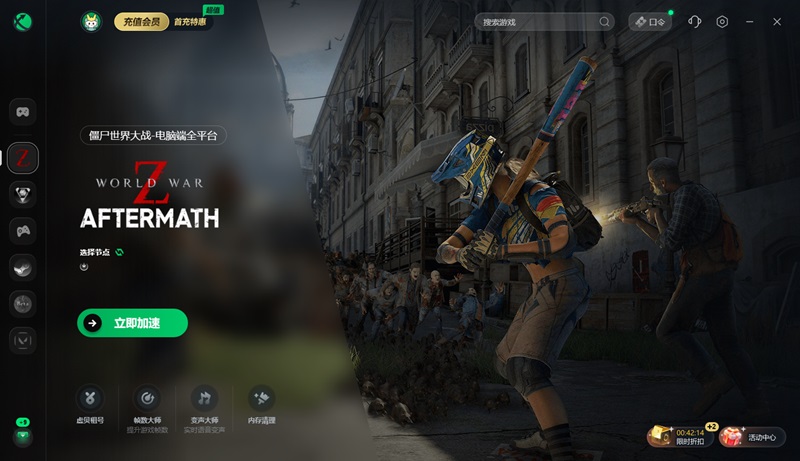Open 活动中心 event center
The width and height of the screenshot is (800, 461).
(751, 436)
